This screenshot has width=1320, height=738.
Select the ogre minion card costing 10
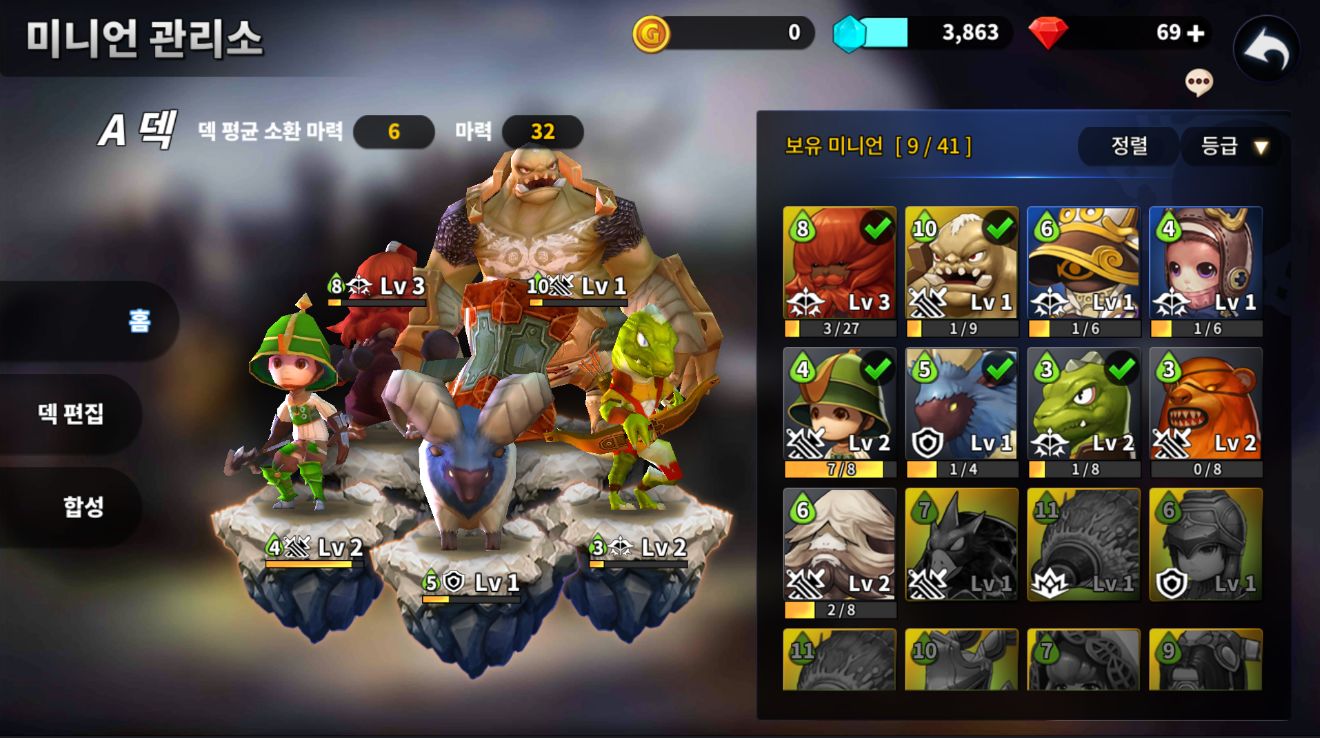pos(961,262)
